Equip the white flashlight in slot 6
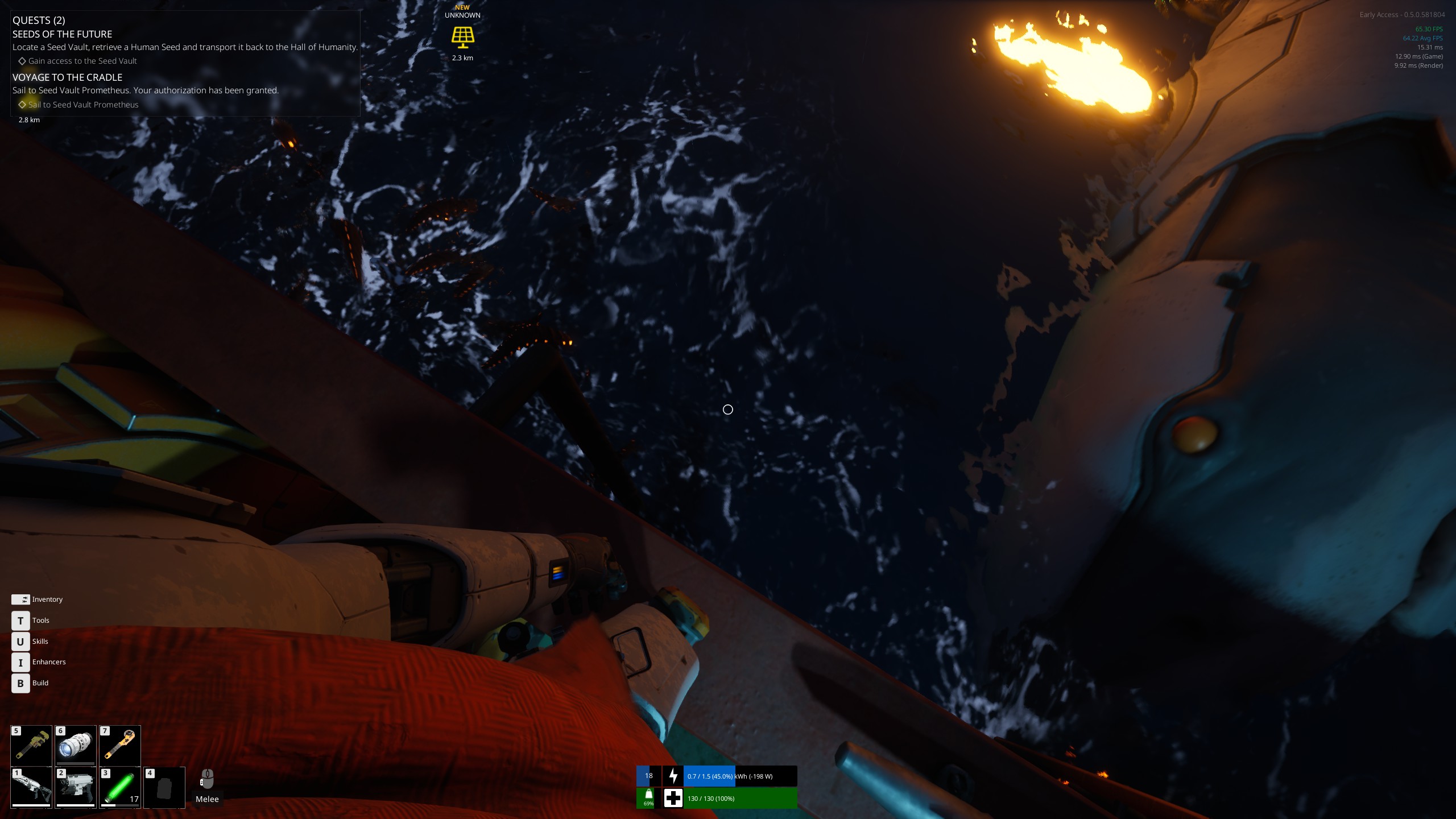Screen dimensions: 1456x819 76,746
